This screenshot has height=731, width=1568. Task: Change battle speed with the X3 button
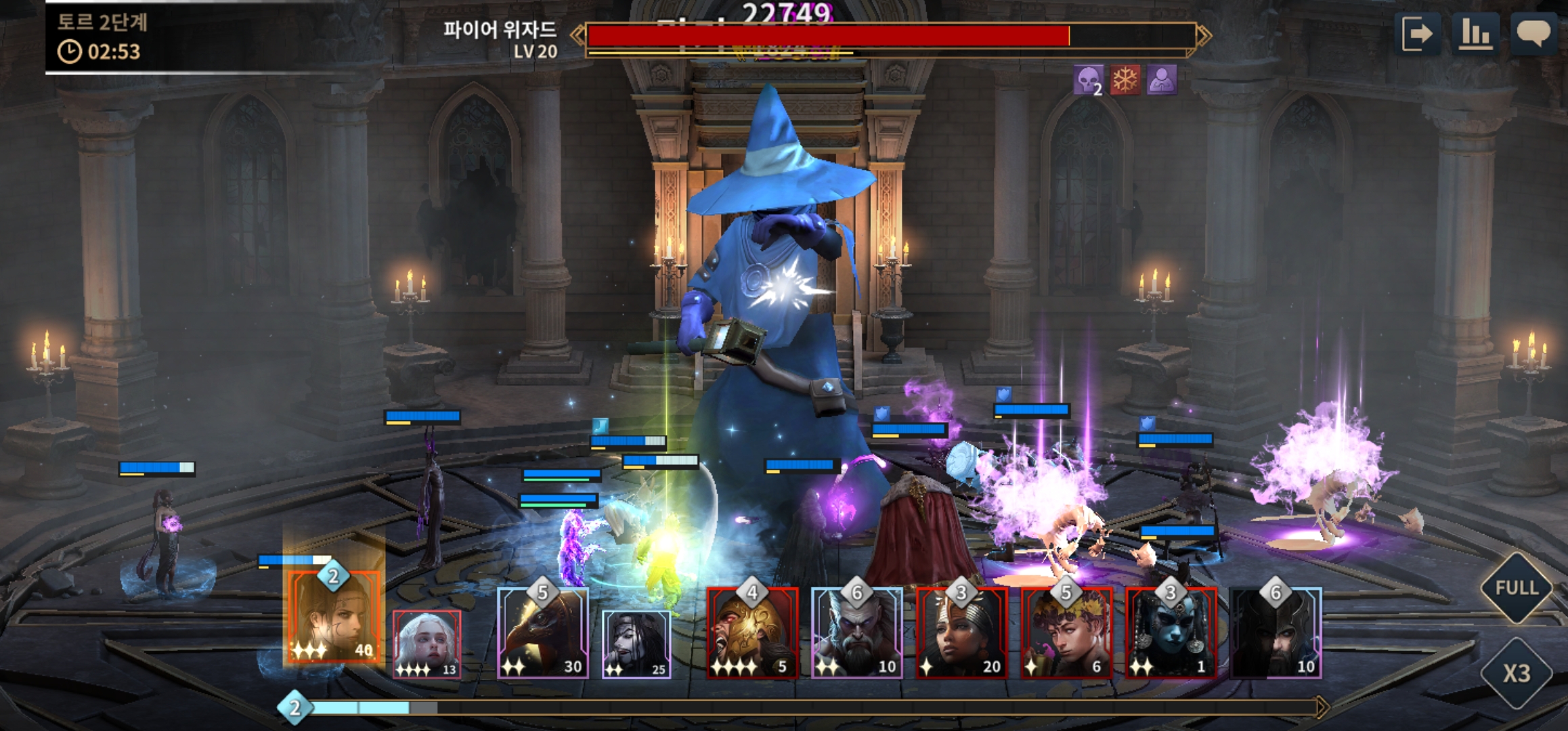click(x=1517, y=673)
